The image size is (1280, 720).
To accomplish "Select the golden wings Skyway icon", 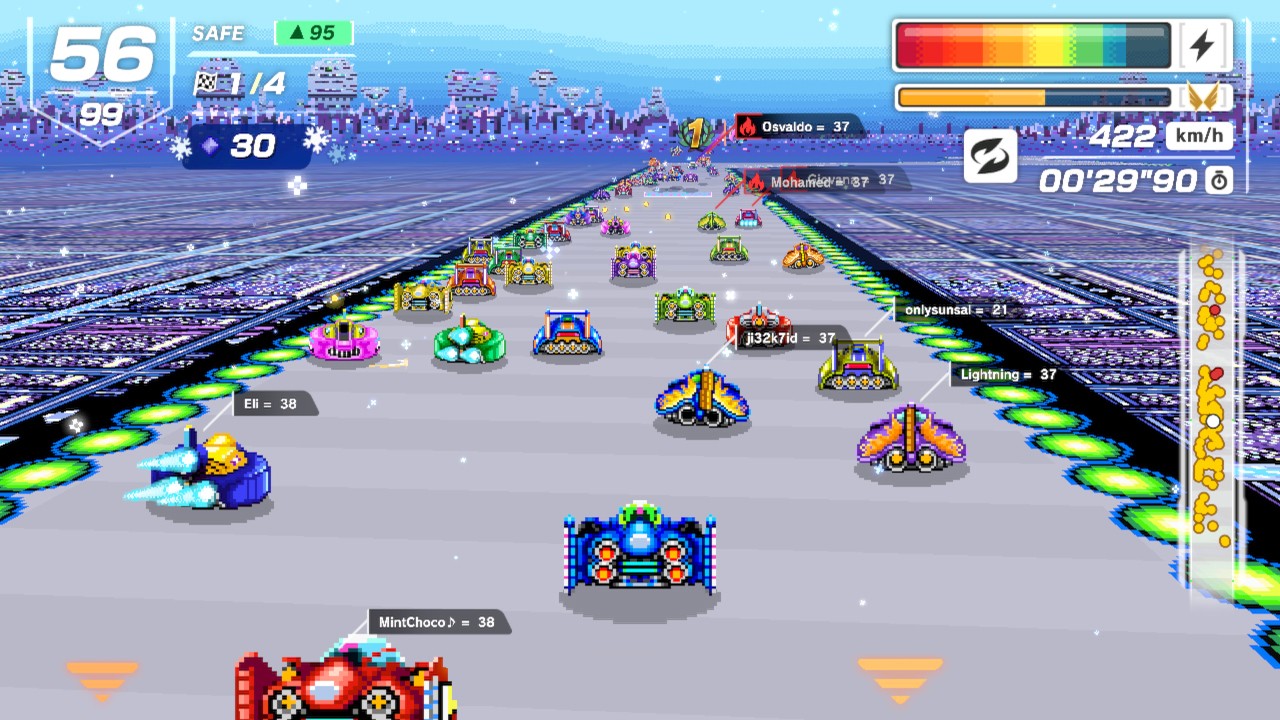I will [x=1203, y=97].
